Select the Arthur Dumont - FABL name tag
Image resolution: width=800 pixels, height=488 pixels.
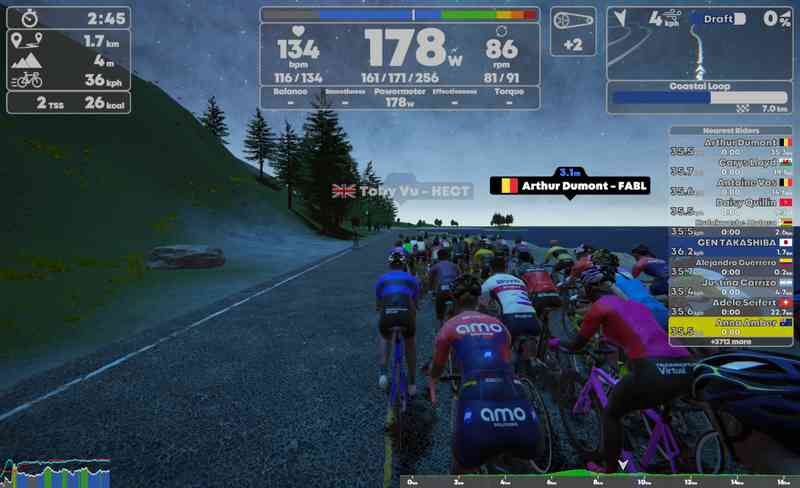(571, 186)
